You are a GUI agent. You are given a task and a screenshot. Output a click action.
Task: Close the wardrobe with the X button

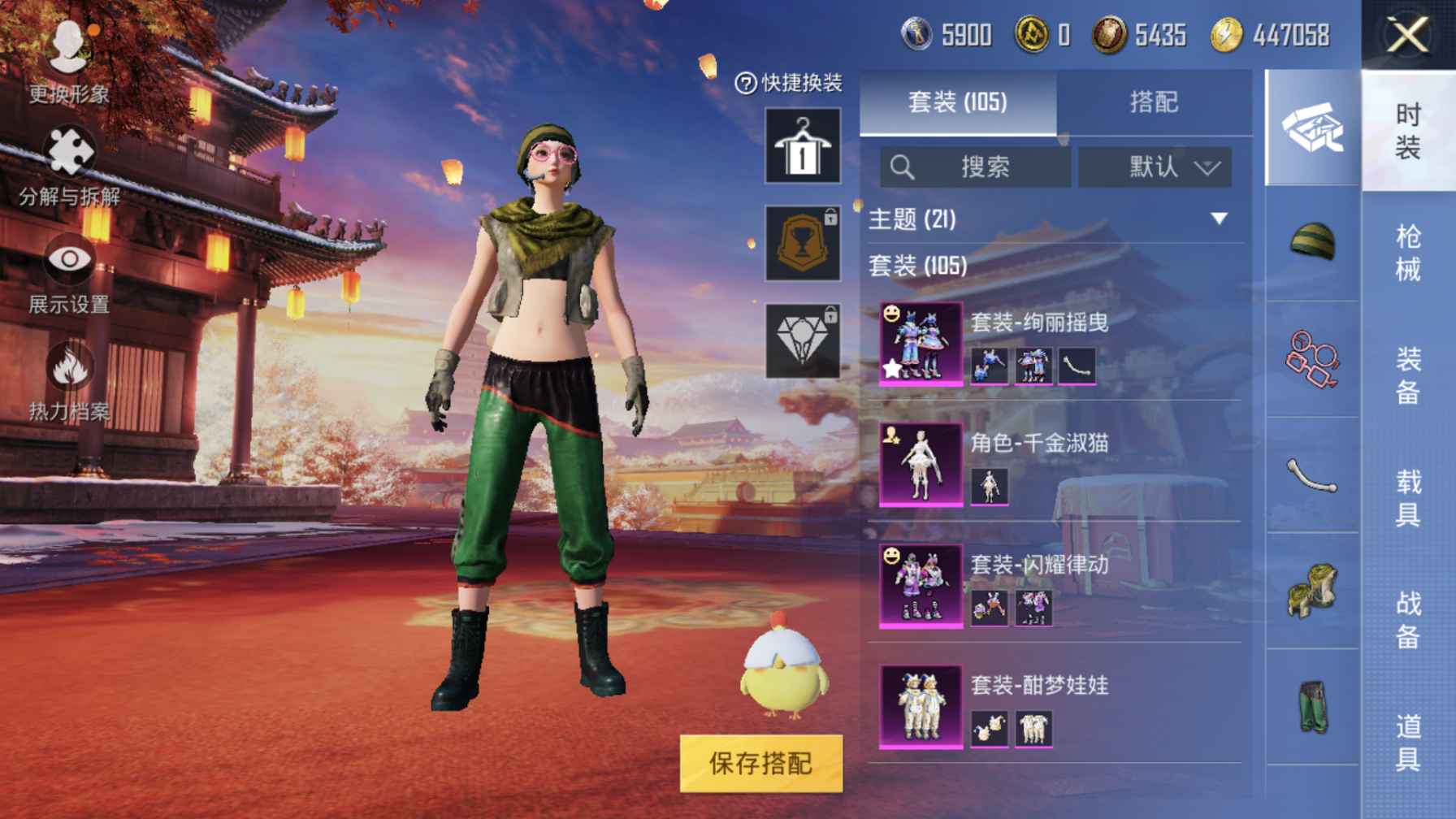point(1407,36)
